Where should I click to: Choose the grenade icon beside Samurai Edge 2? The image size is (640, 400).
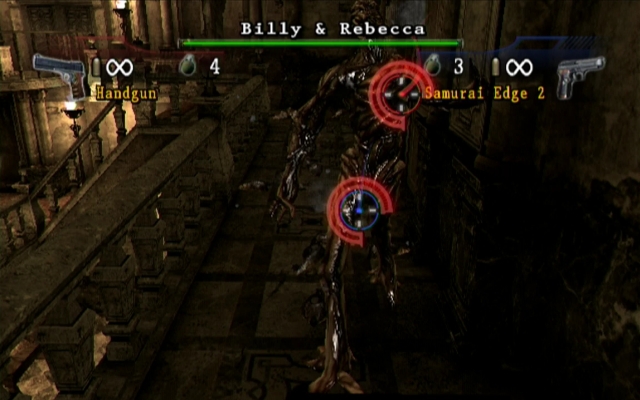[432, 67]
